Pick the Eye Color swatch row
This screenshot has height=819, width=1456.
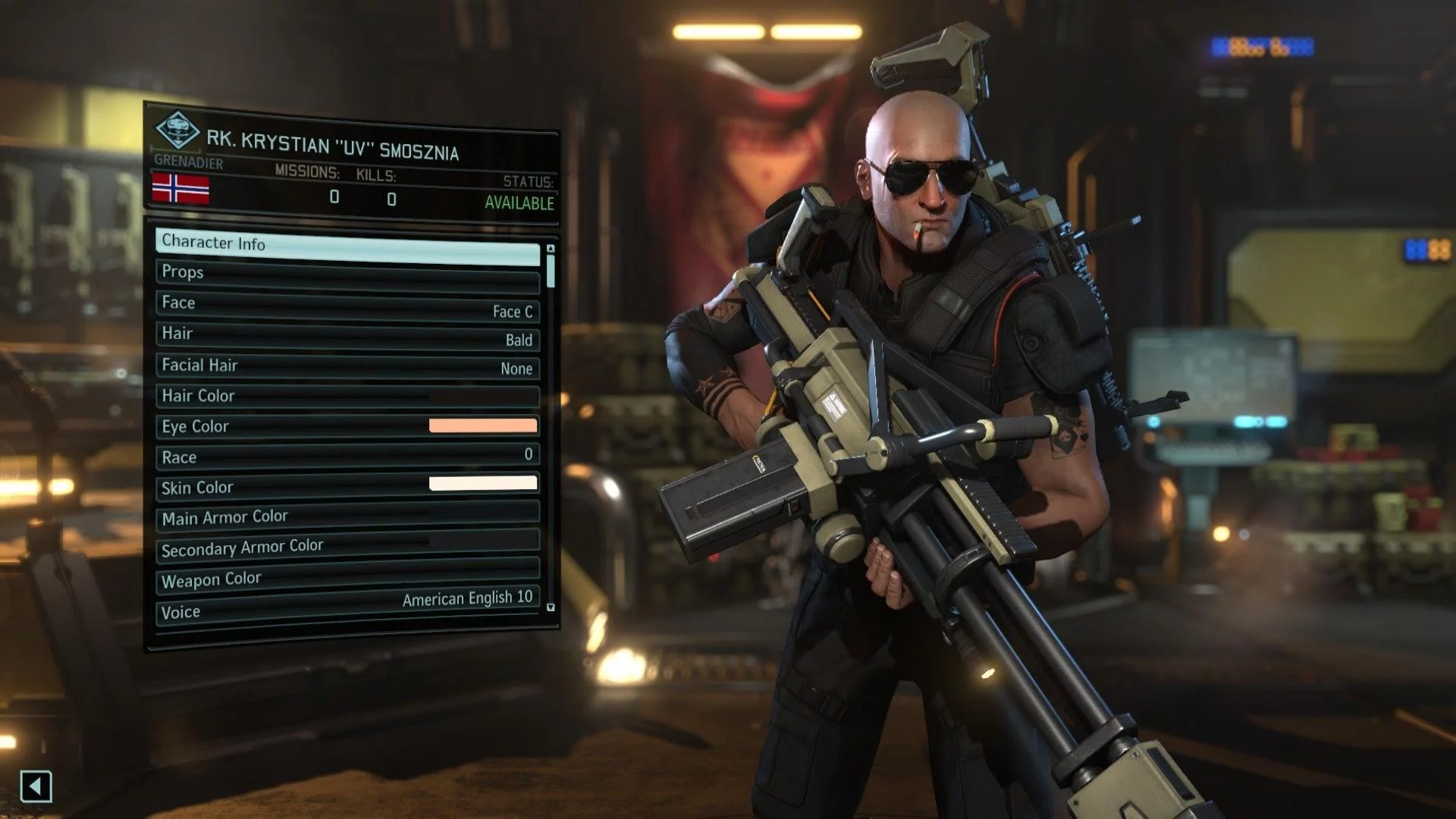347,426
